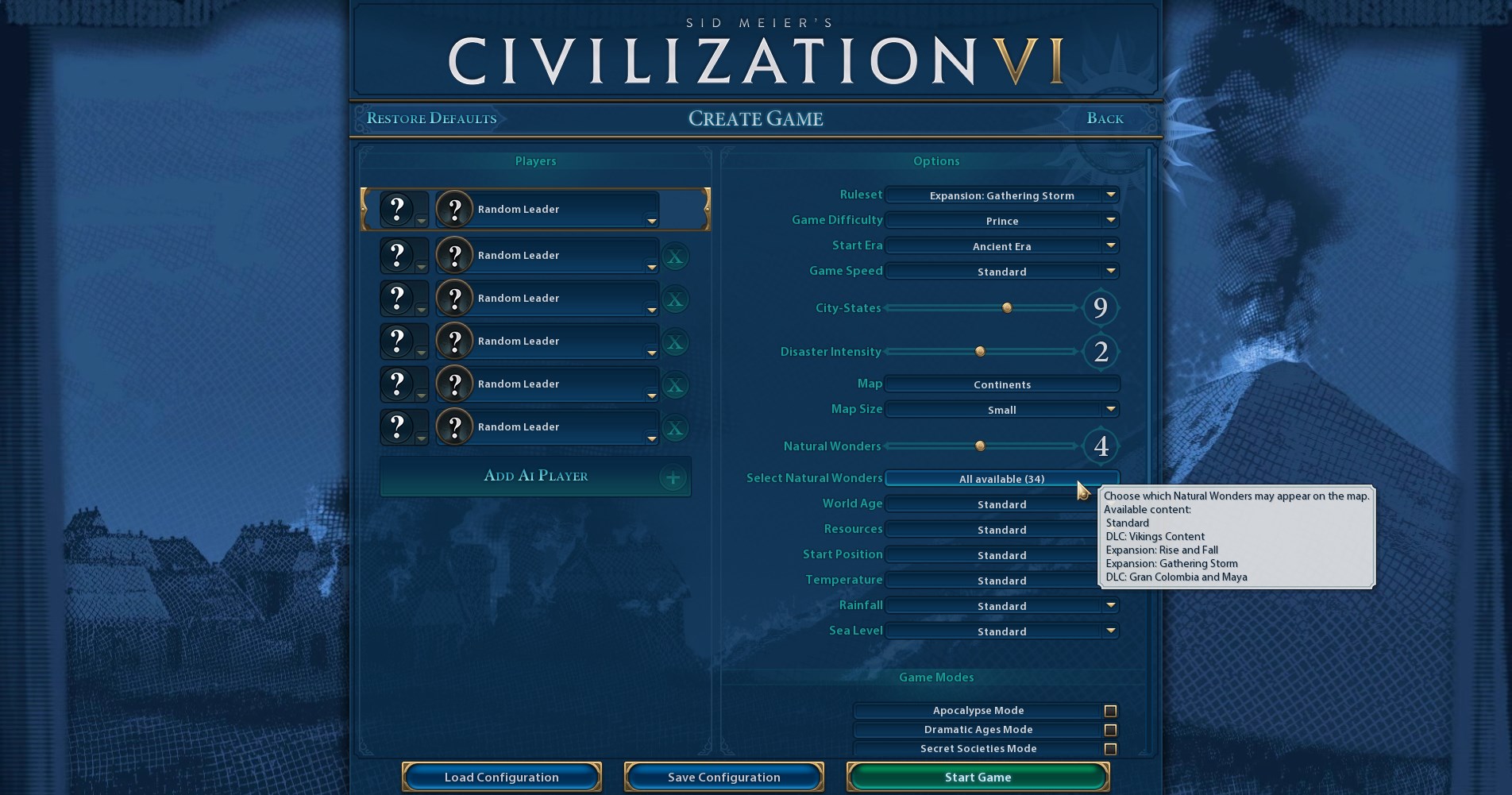The height and width of the screenshot is (795, 1512).
Task: Click the plus icon next to Add AI Player
Action: point(673,477)
